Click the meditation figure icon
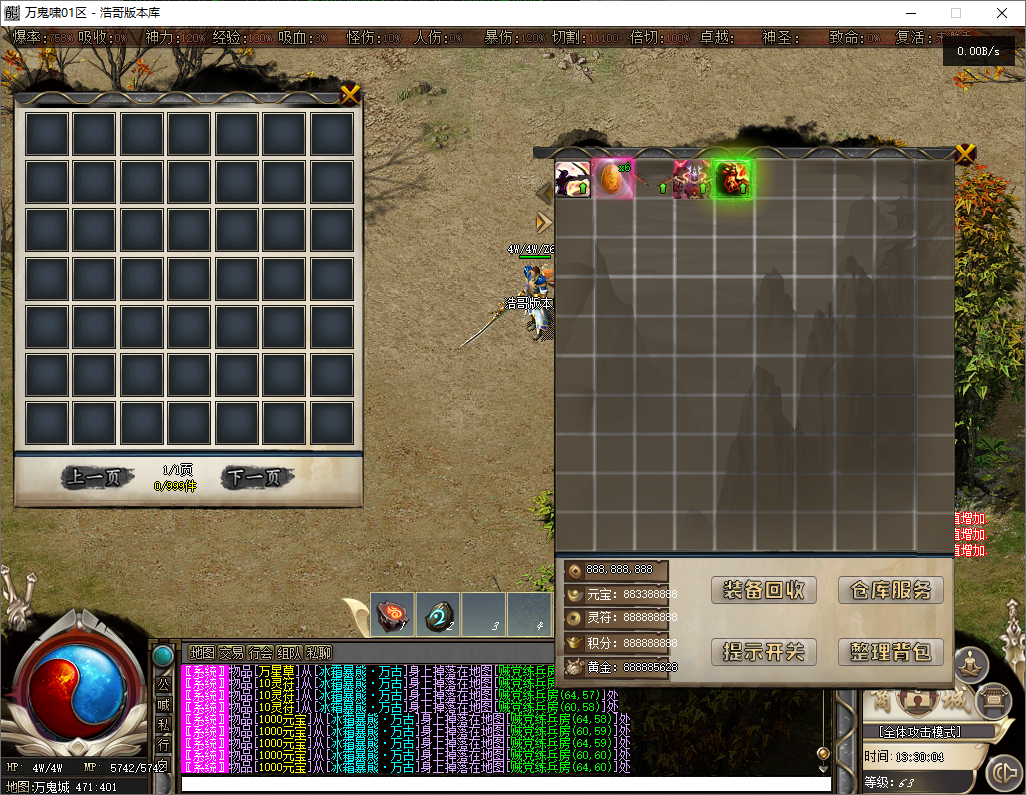This screenshot has height=795, width=1026. 969,663
